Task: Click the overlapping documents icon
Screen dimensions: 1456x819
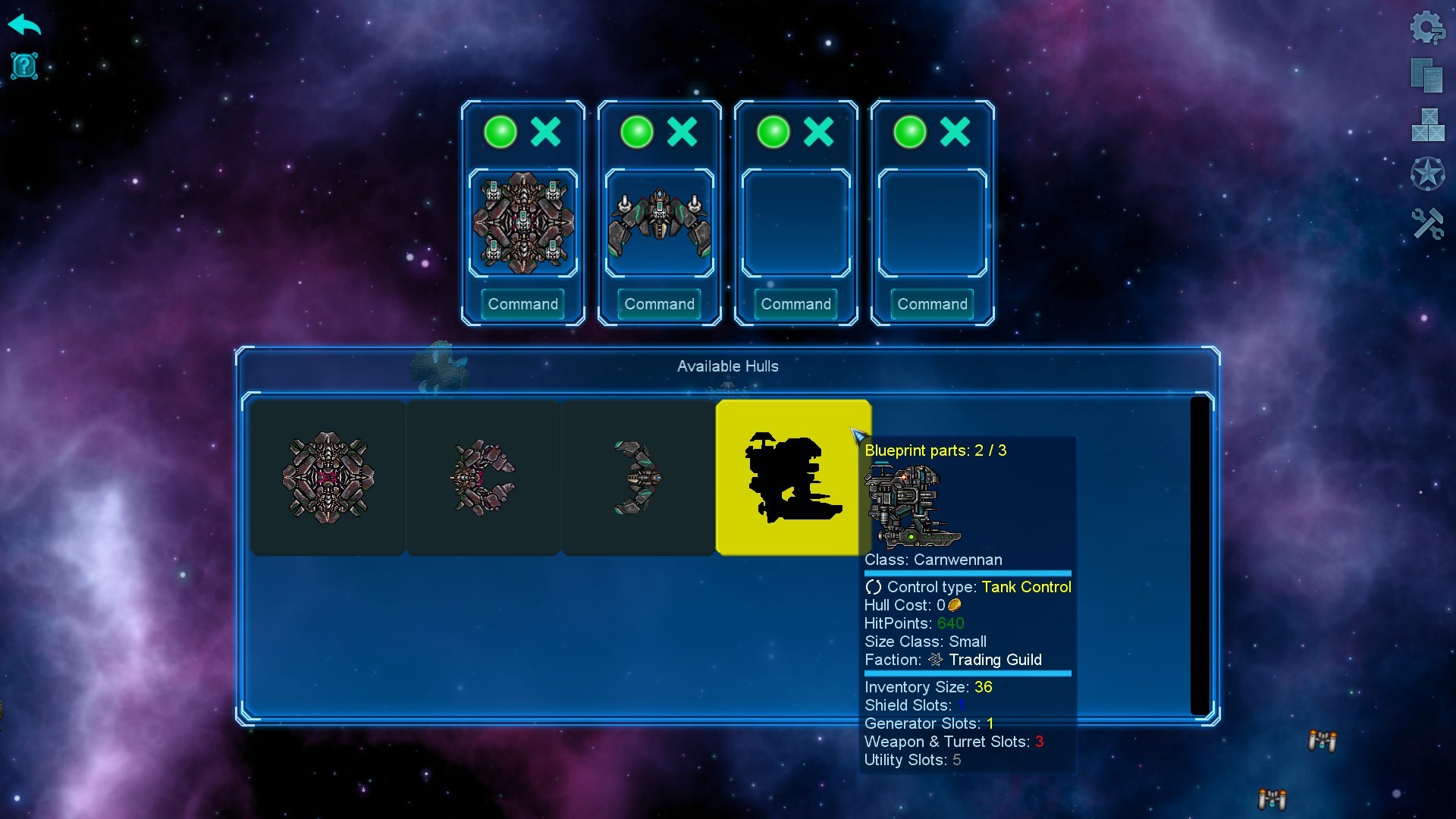Action: point(1426,75)
